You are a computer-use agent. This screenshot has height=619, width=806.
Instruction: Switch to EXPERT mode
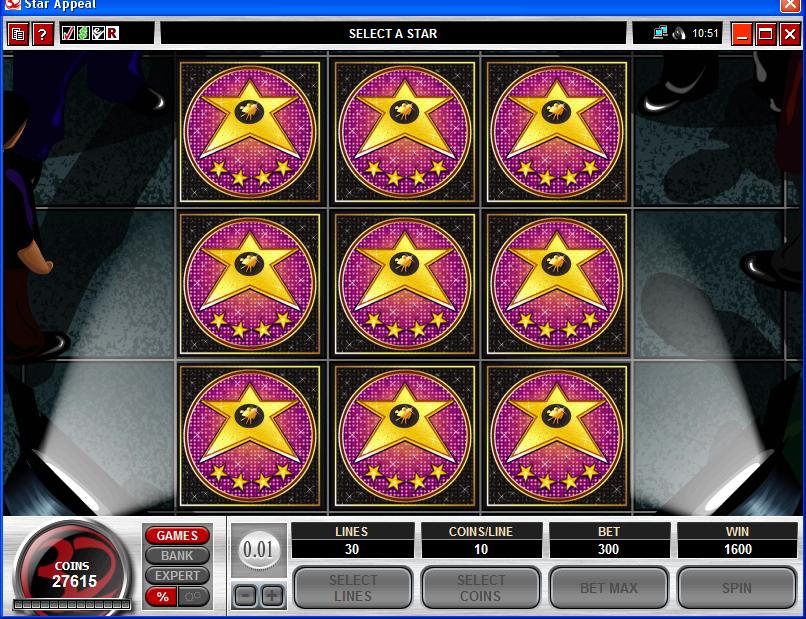point(177,576)
